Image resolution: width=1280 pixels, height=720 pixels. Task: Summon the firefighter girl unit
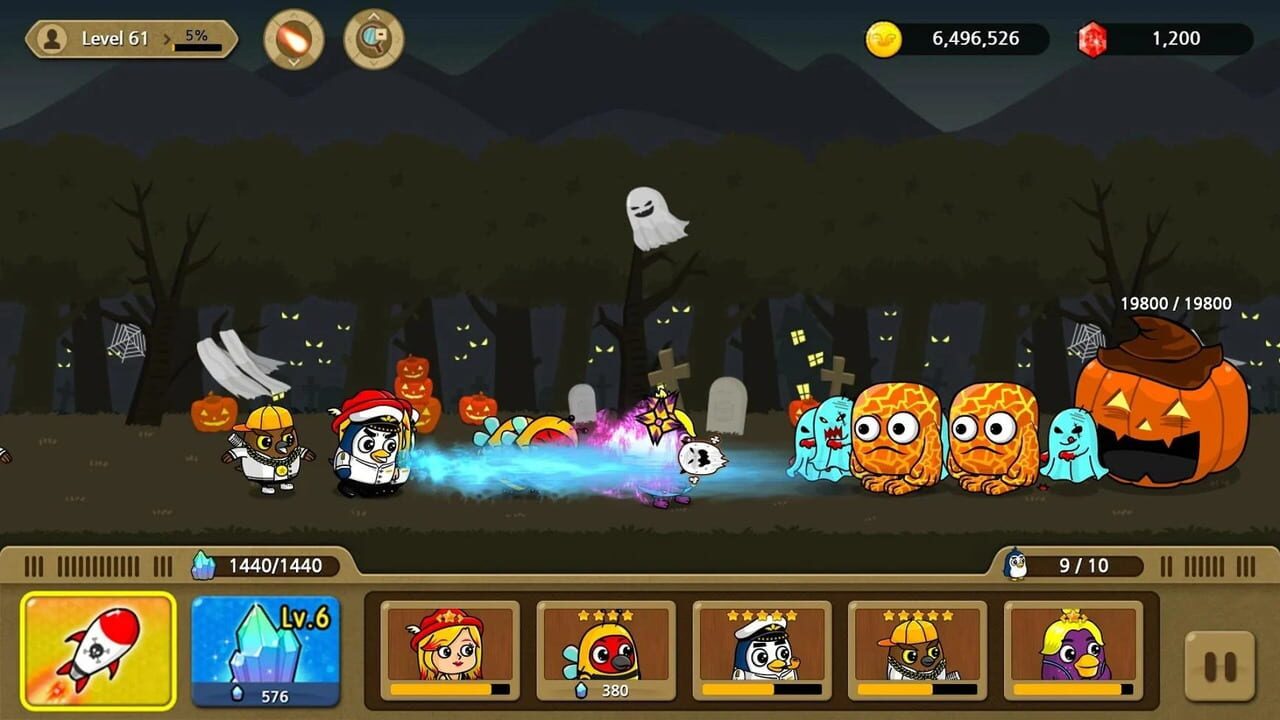(x=450, y=650)
